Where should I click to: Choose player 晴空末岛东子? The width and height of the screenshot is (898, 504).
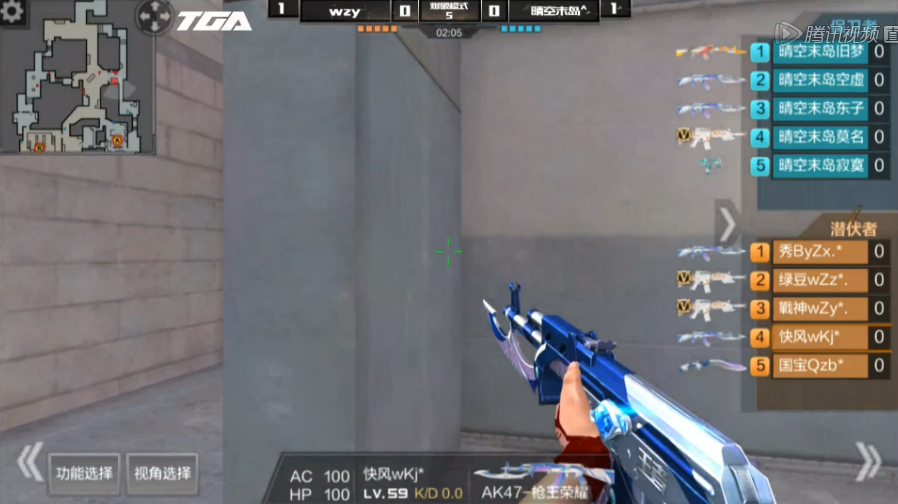point(820,108)
